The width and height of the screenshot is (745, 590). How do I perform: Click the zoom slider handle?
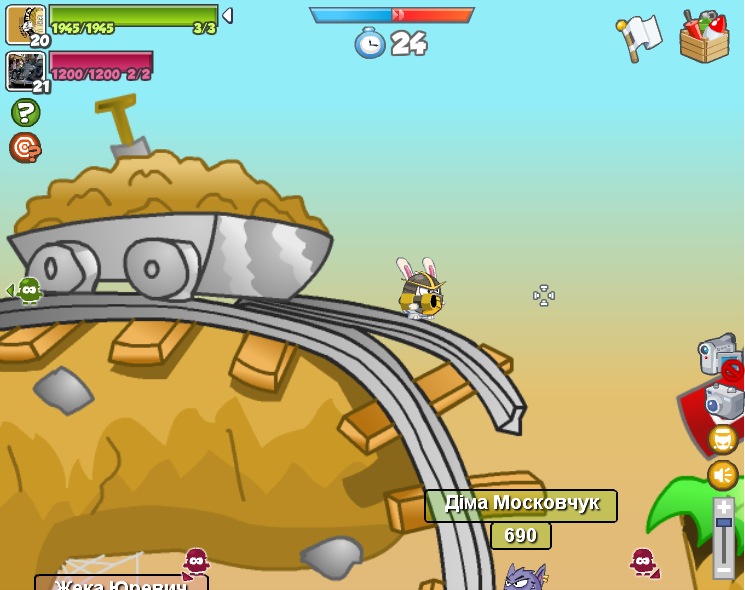coord(723,522)
